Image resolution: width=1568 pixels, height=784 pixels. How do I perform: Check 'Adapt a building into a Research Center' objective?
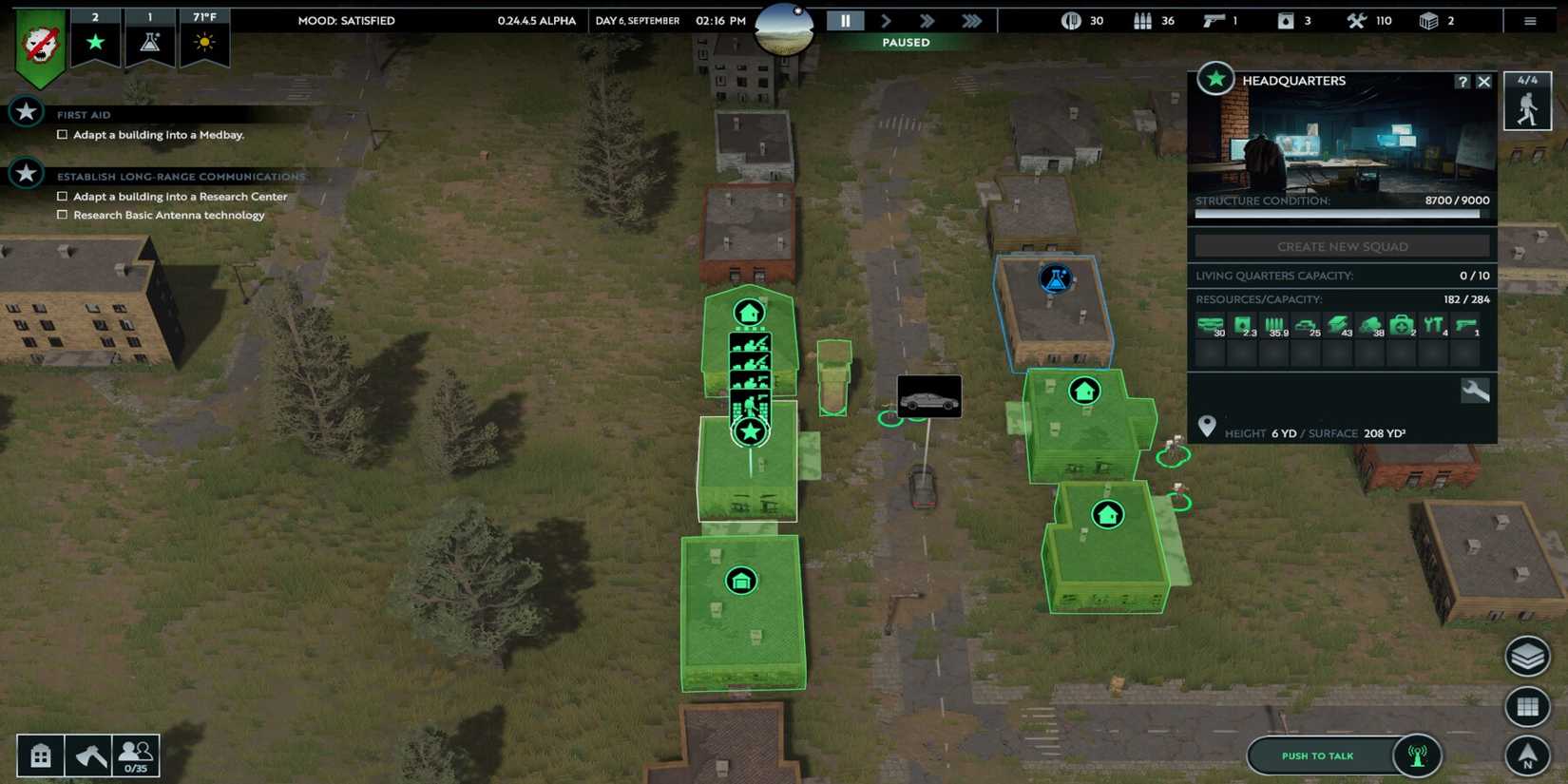[x=63, y=196]
